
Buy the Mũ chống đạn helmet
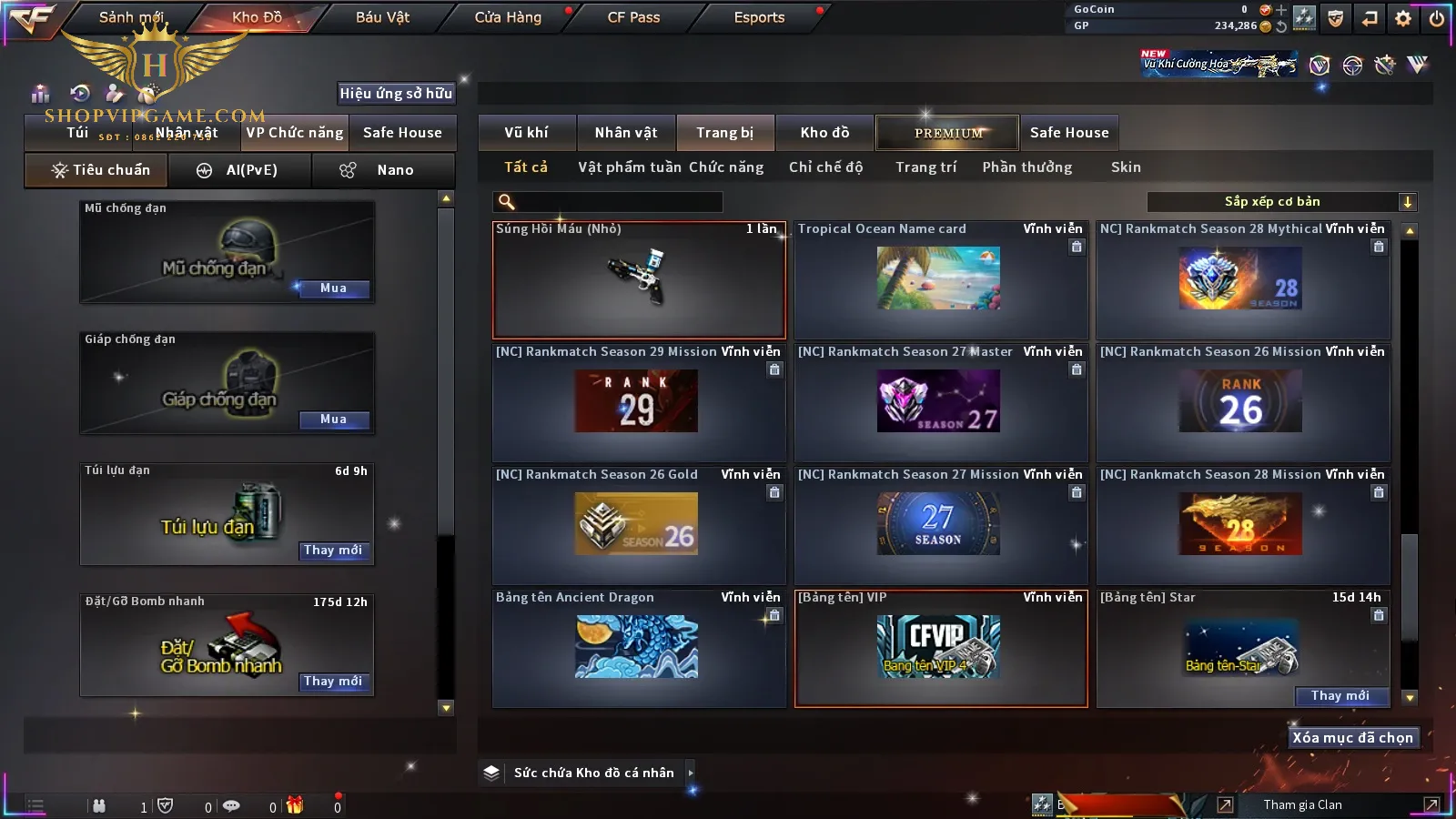tap(333, 288)
